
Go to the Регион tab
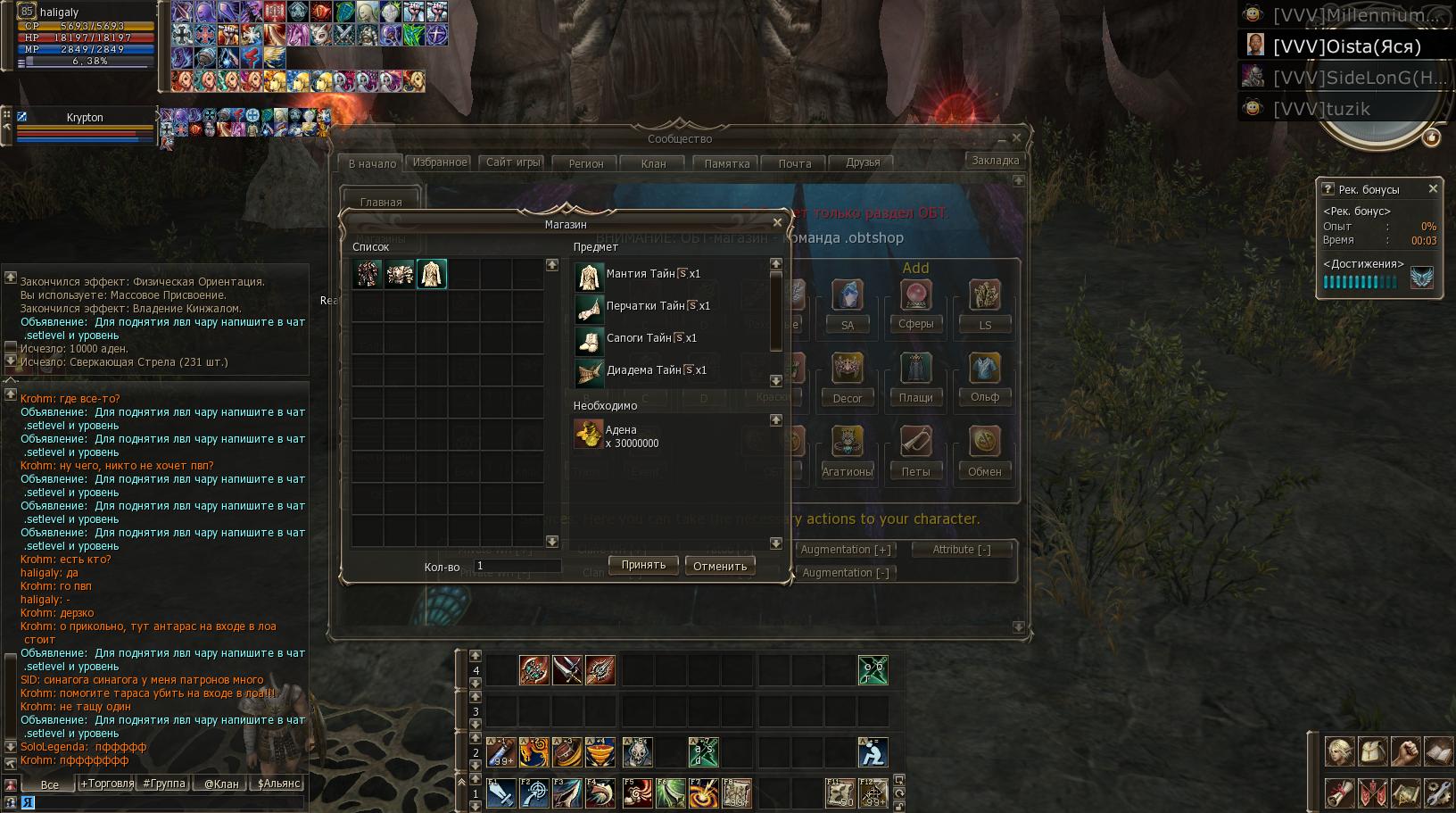tap(586, 163)
